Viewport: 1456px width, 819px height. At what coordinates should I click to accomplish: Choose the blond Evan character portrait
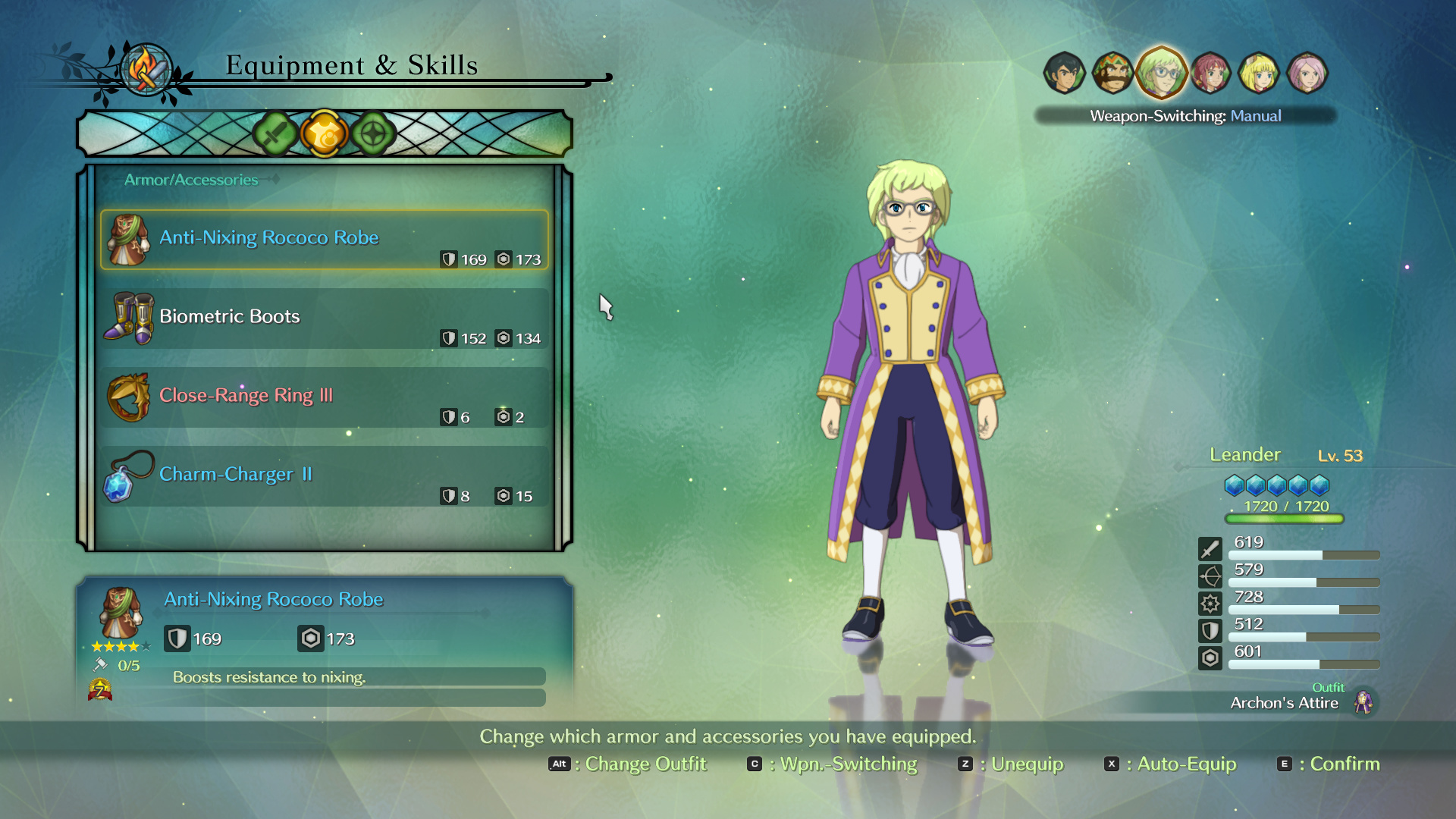(1259, 73)
